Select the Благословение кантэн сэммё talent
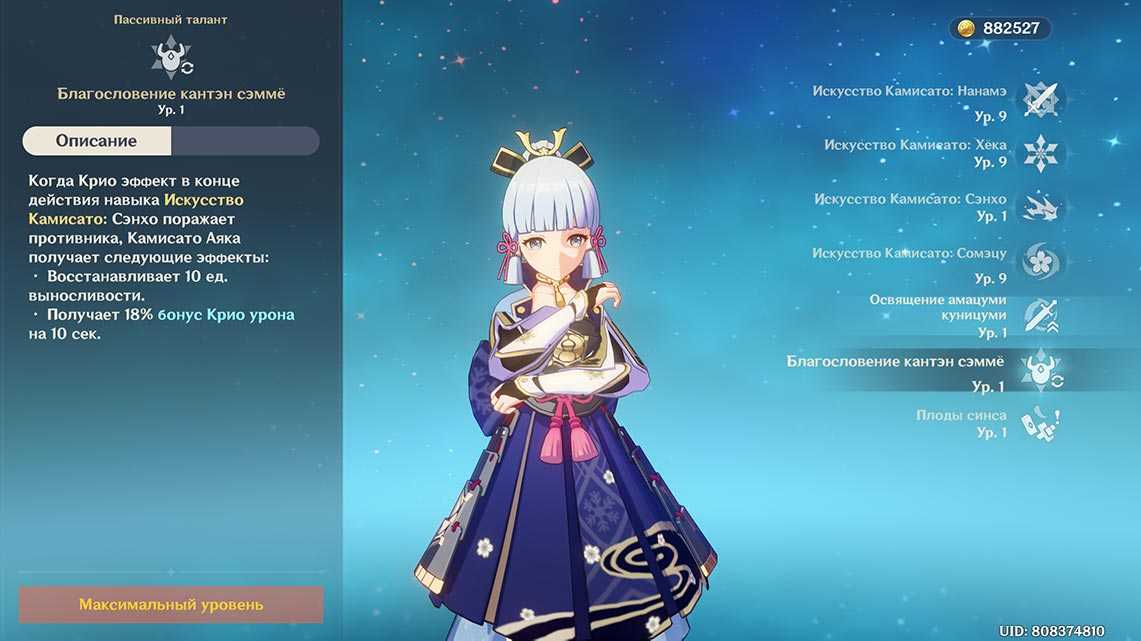This screenshot has height=641, width=1141. (1040, 370)
